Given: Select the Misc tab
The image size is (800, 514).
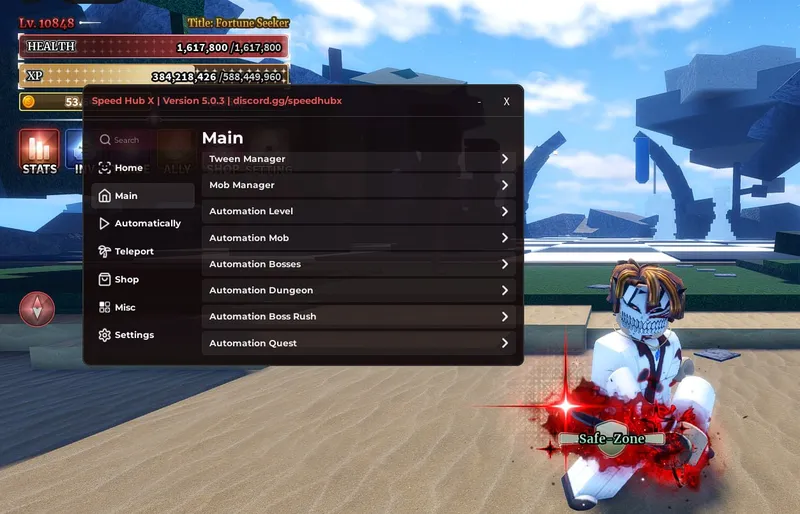Looking at the screenshot, I should (x=124, y=308).
